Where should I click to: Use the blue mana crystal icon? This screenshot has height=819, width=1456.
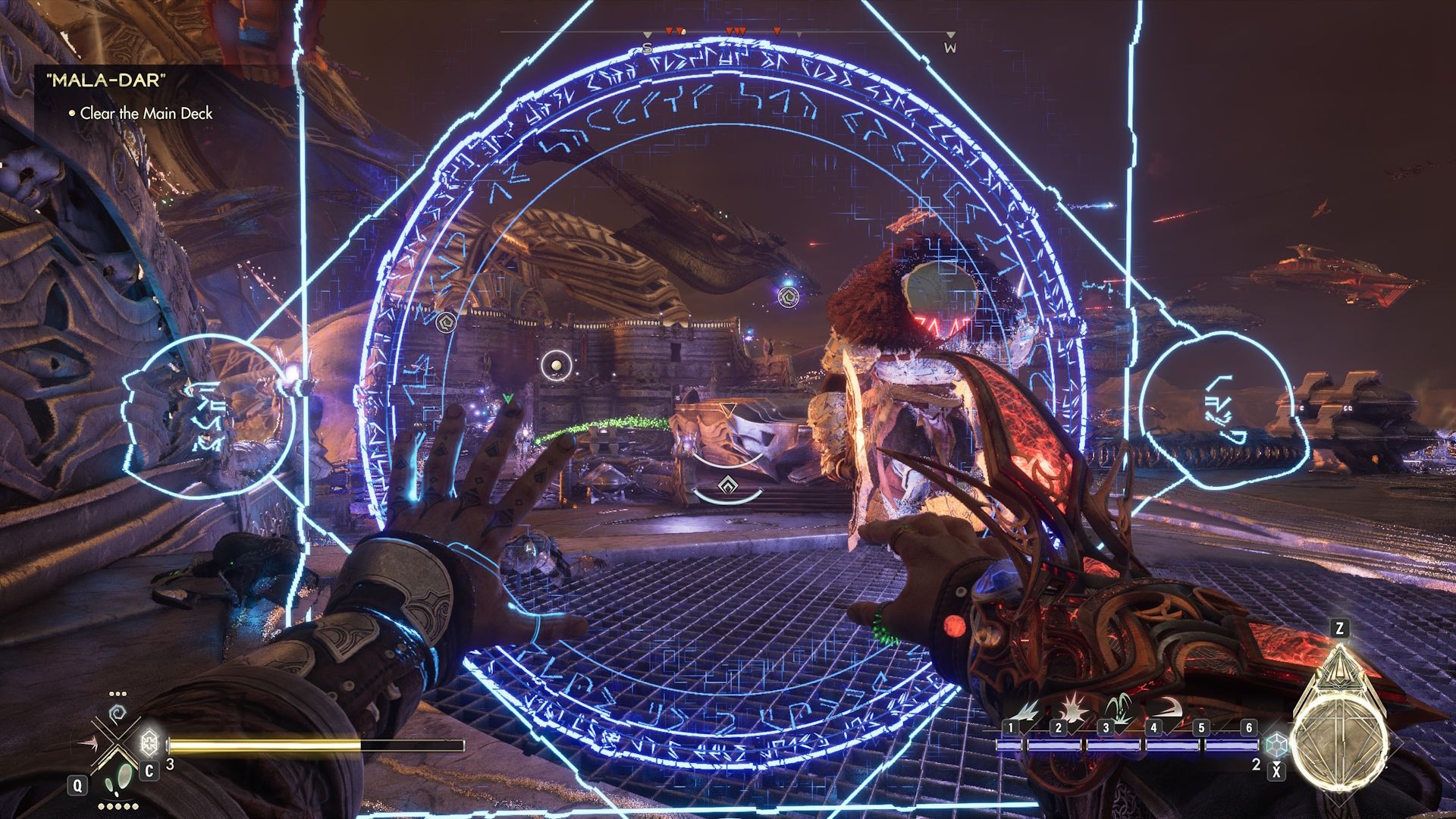point(1278,745)
